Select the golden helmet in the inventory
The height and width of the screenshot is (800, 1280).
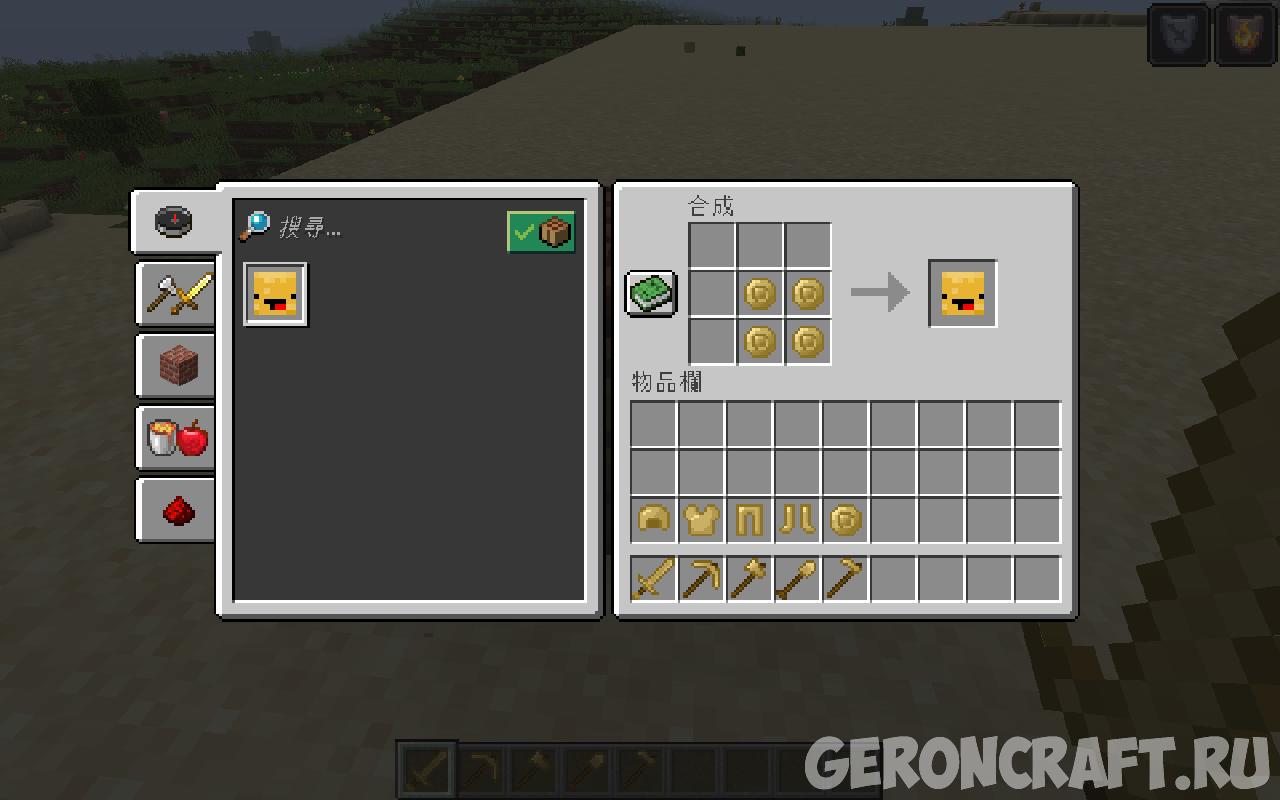653,521
